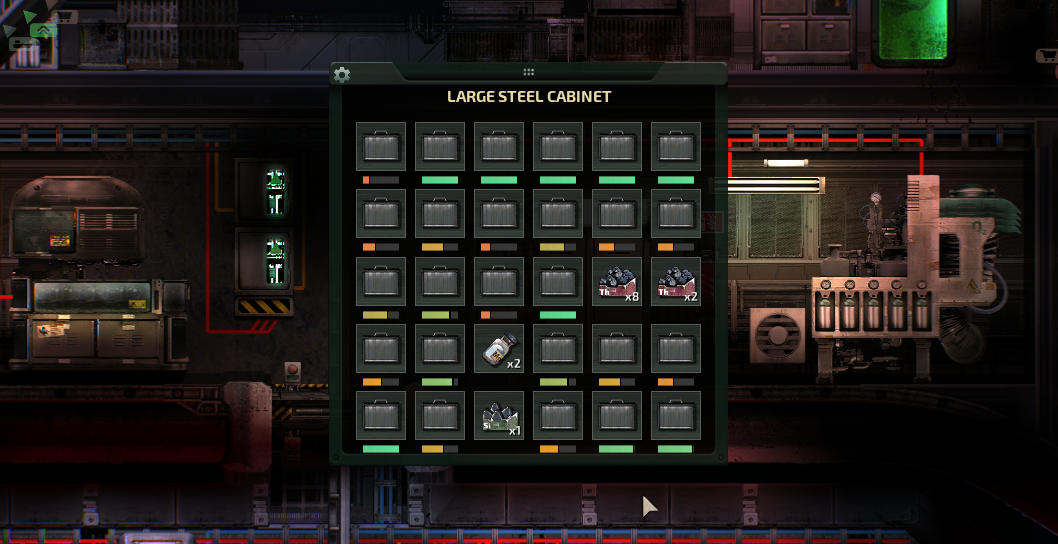Click the cabinet panel's dotted grip handle
This screenshot has height=544, width=1058.
(x=528, y=72)
